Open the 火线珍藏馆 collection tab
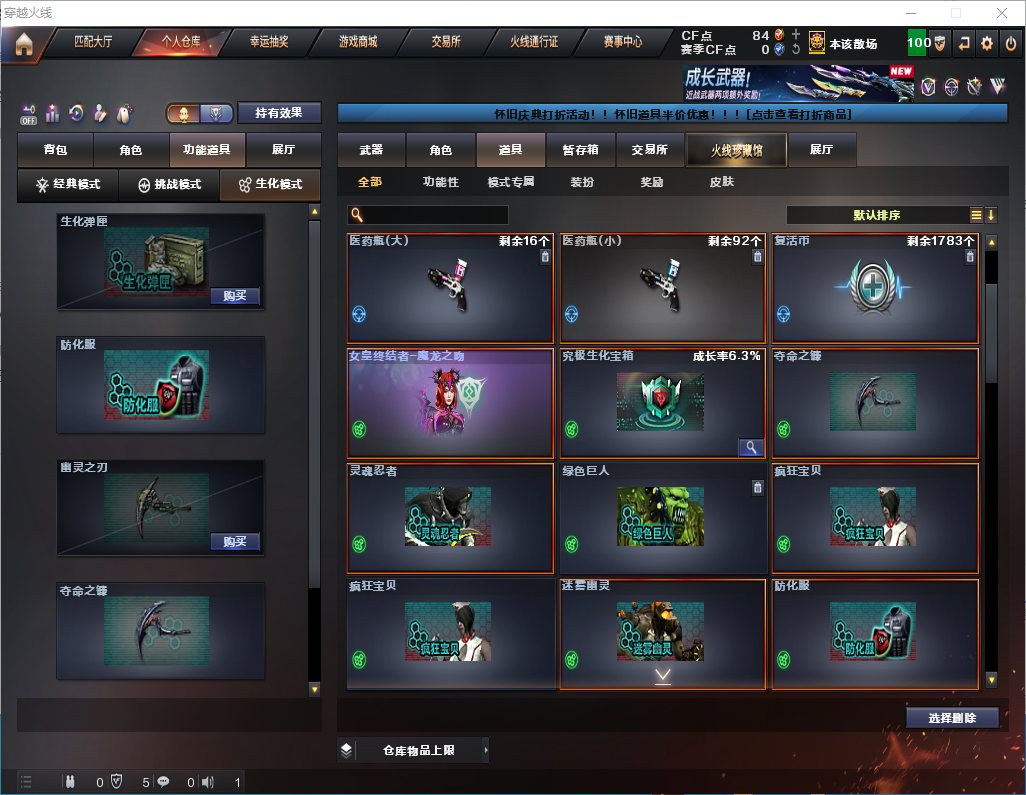The image size is (1026, 795). (x=735, y=150)
